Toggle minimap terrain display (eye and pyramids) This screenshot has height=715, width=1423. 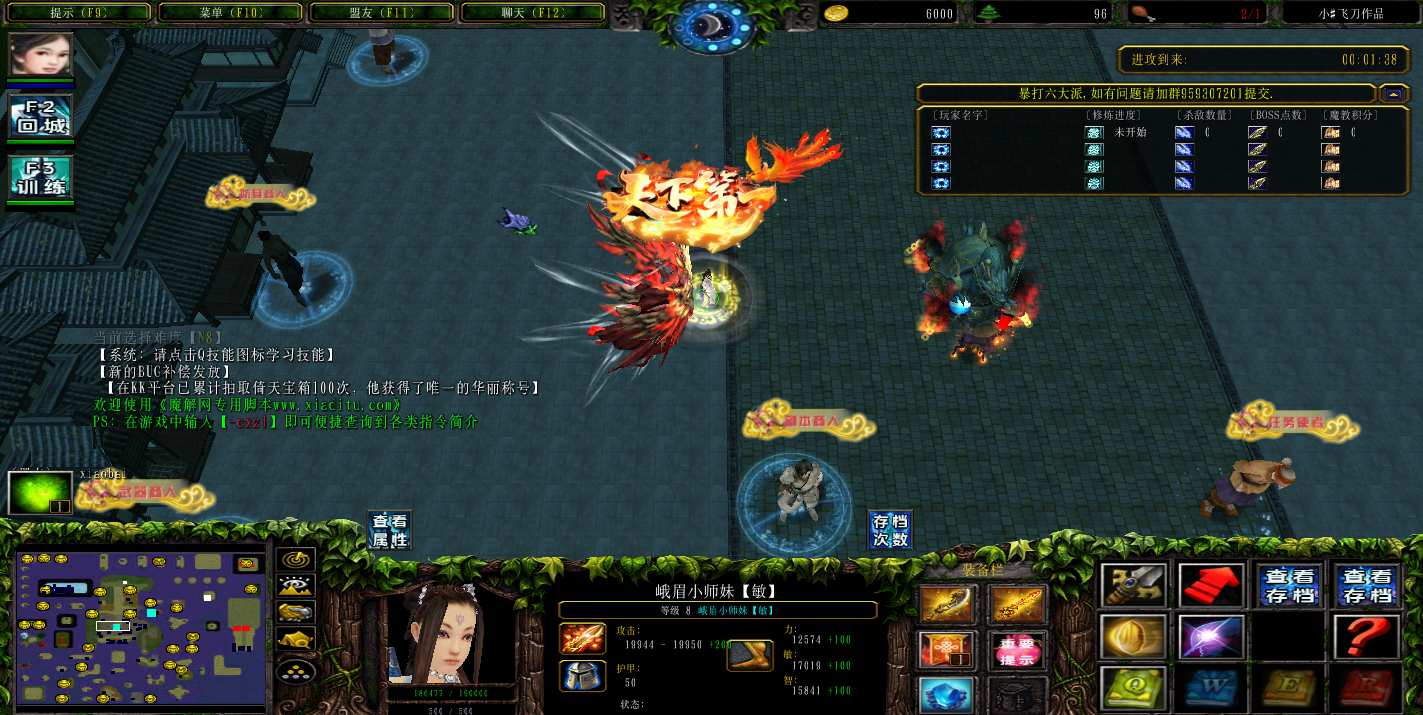click(295, 587)
